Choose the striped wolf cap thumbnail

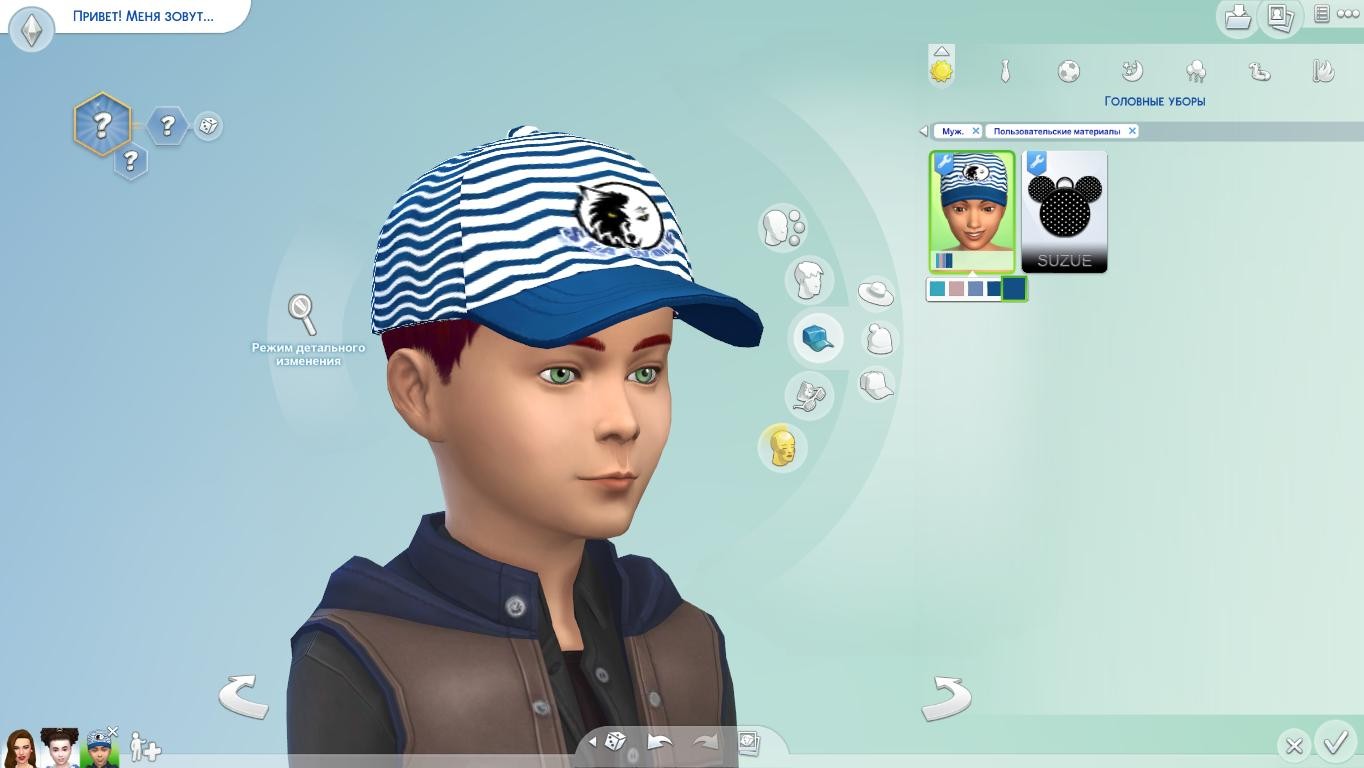[972, 211]
